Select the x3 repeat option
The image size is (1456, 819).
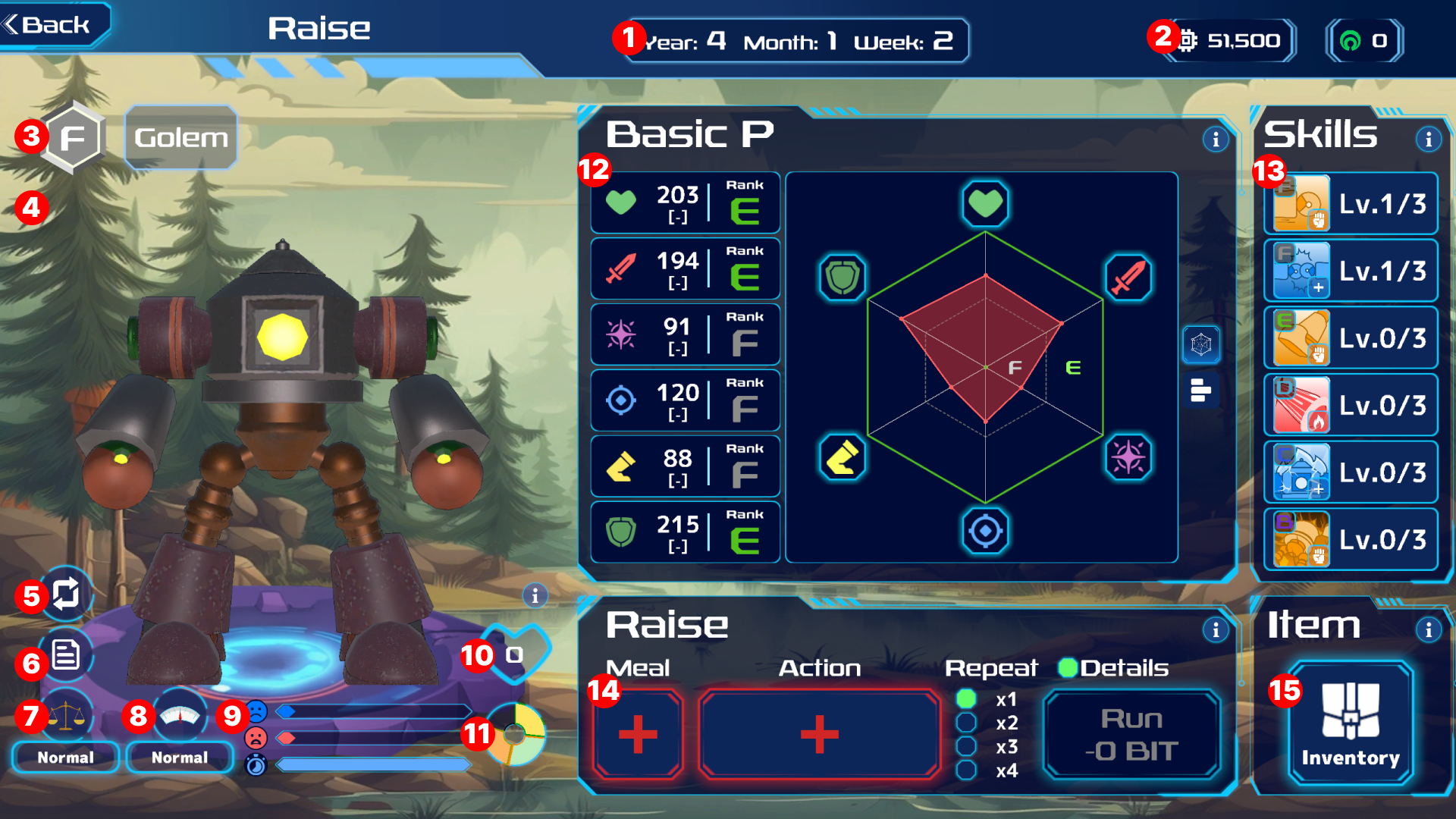point(966,747)
